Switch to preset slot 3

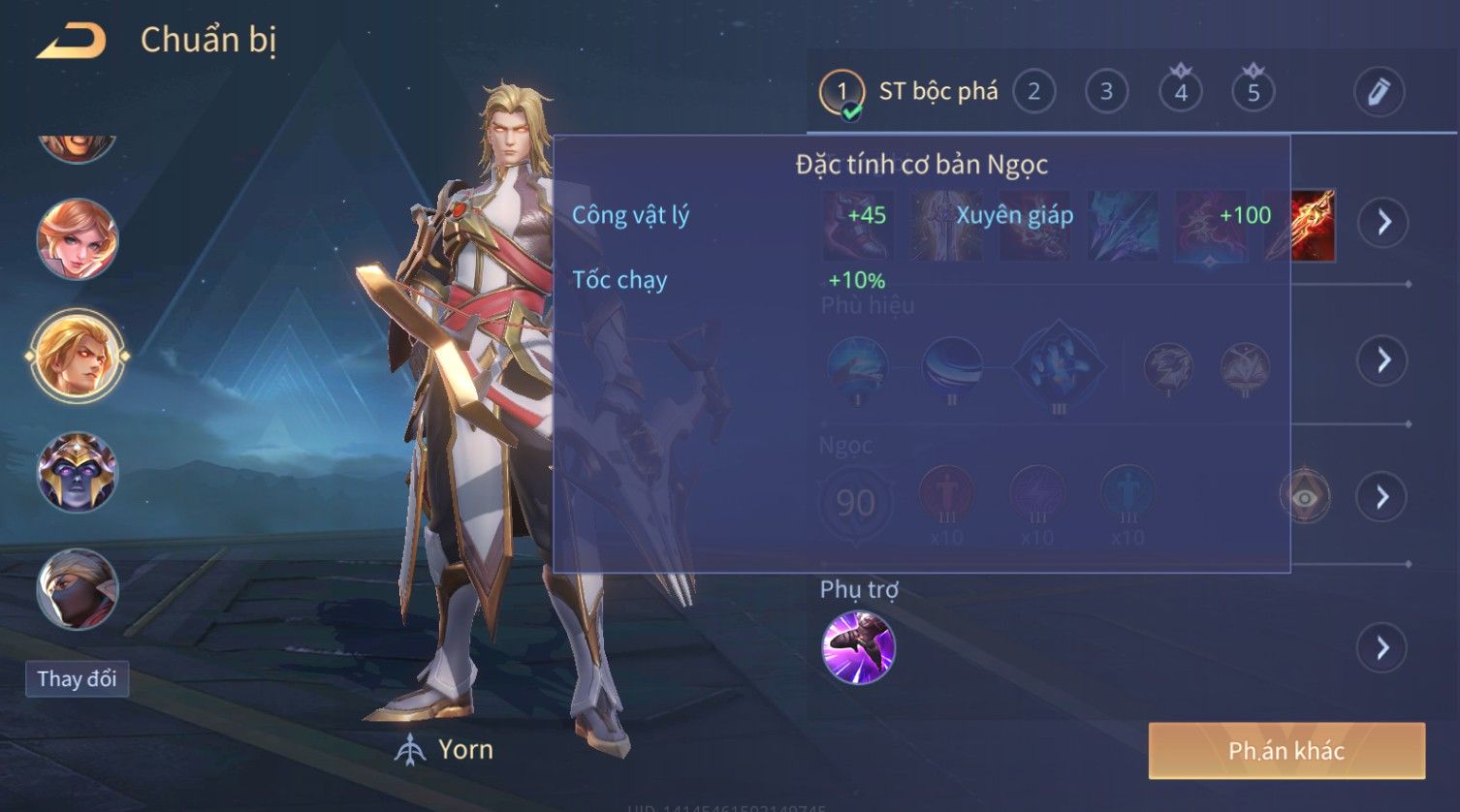(1106, 92)
